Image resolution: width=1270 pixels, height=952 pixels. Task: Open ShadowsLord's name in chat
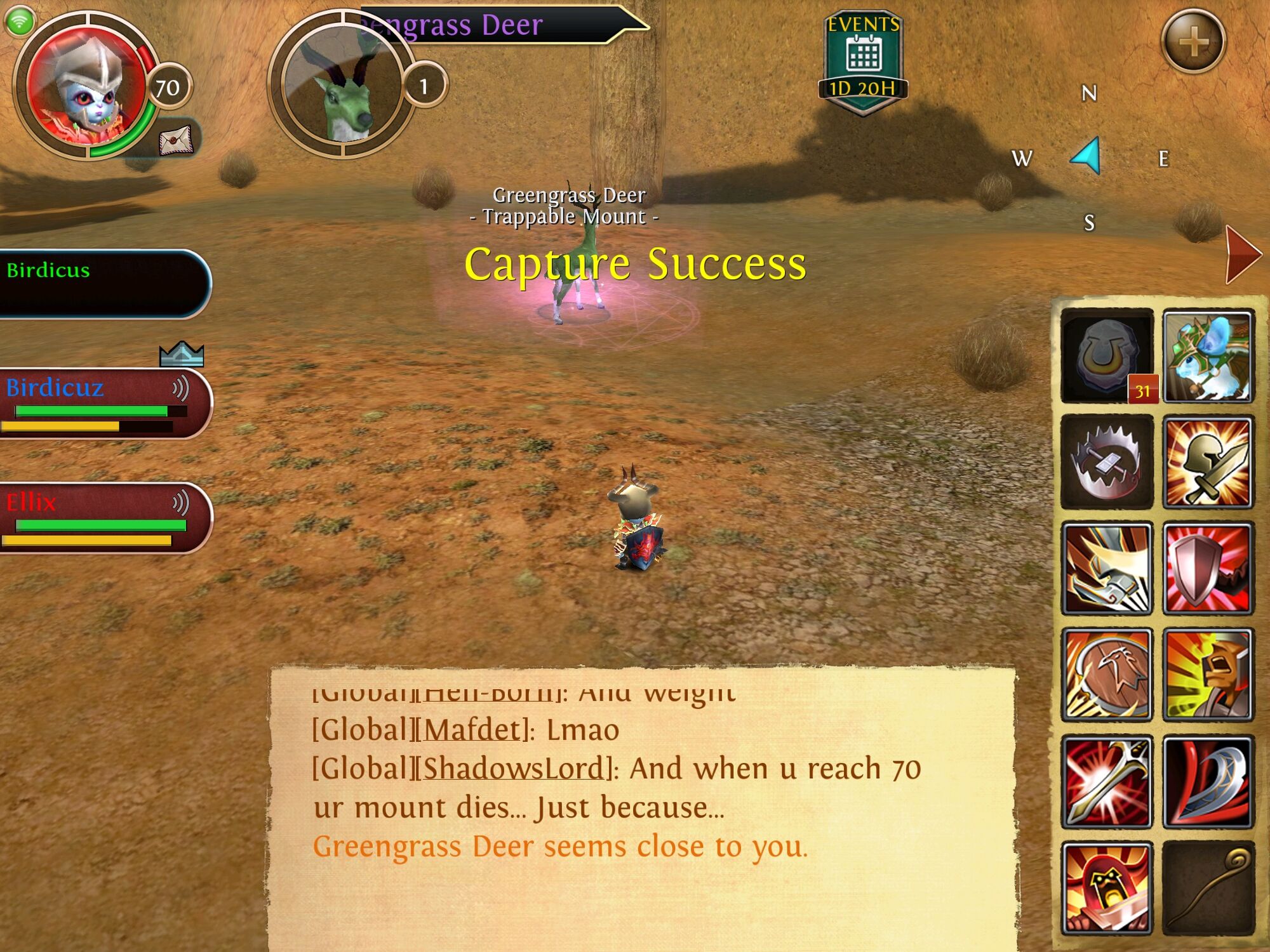pos(514,769)
